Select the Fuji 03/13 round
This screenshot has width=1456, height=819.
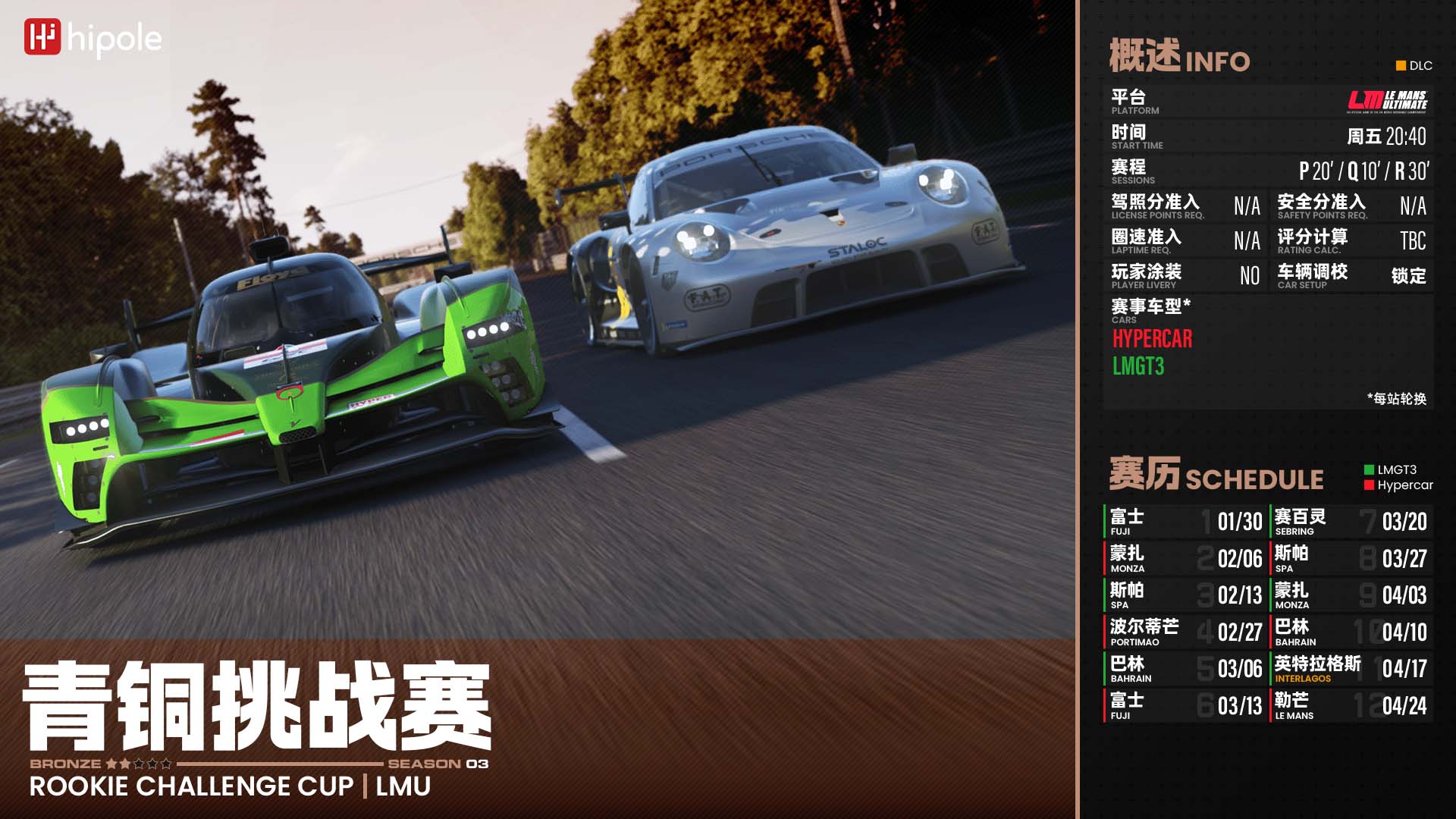click(1185, 706)
